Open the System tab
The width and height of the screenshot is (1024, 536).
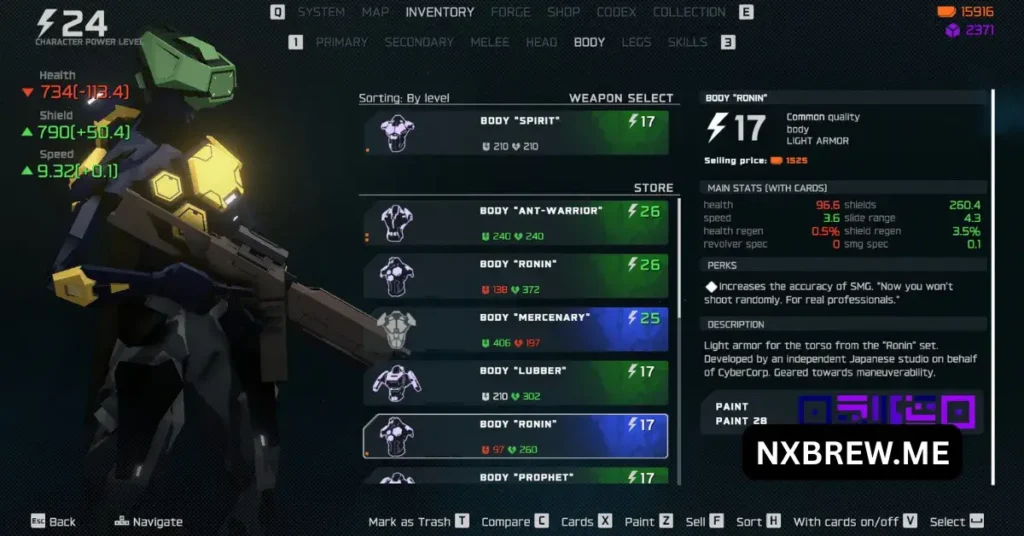click(x=321, y=12)
